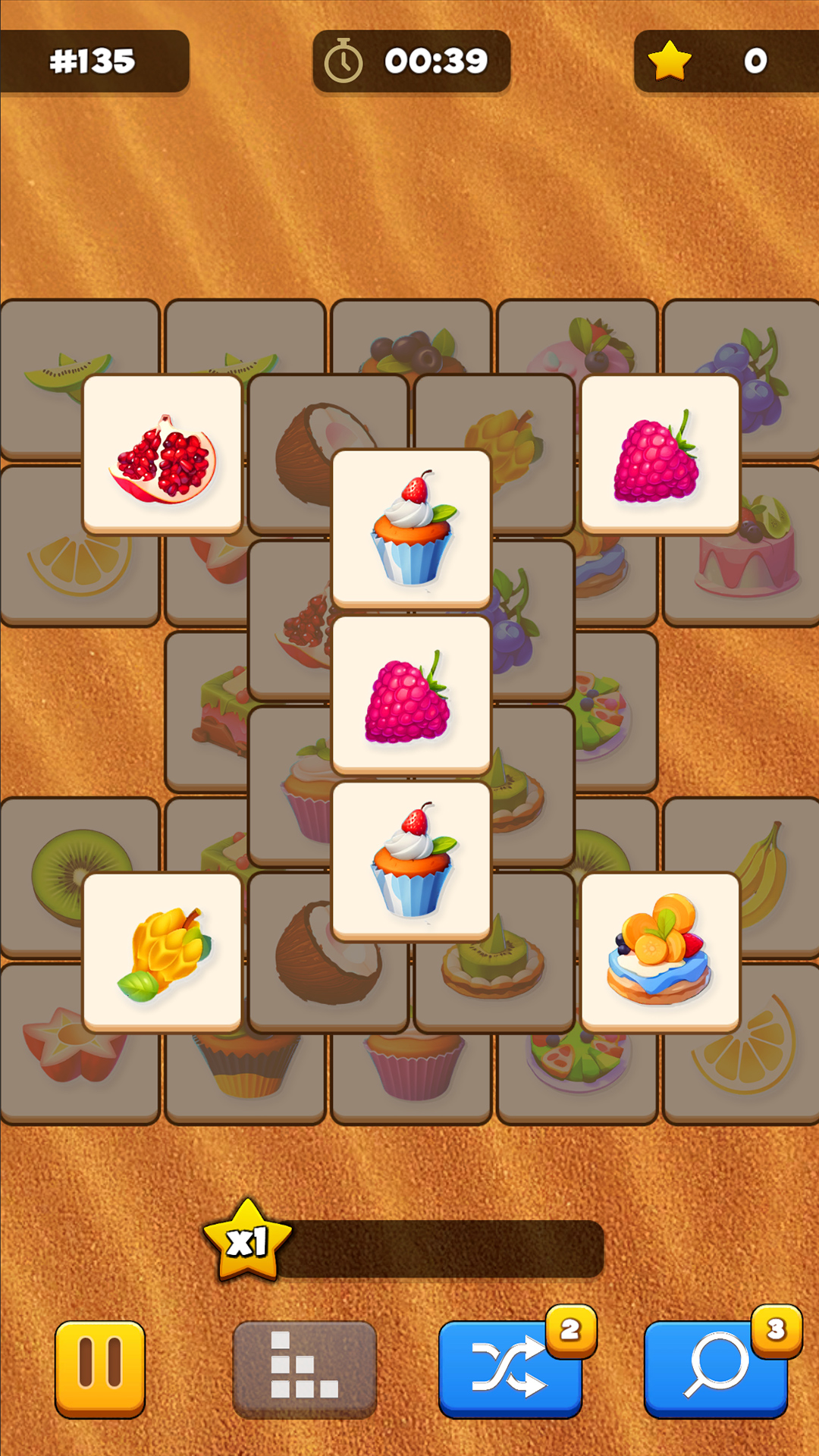The width and height of the screenshot is (819, 1456).
Task: Click the grey stacked-blocks button
Action: click(304, 1368)
